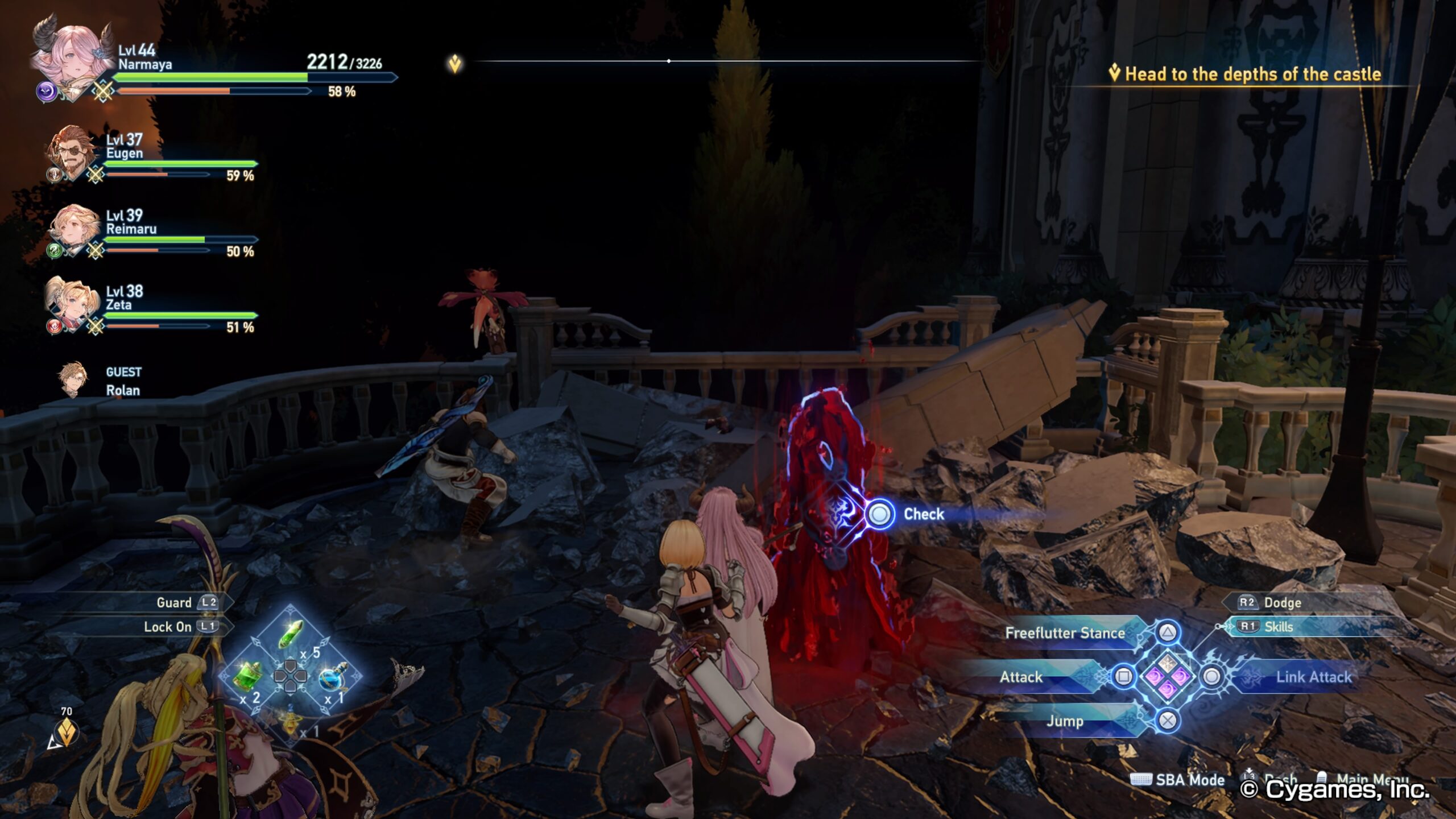This screenshot has height=819, width=1456.
Task: Select Narmaya's party portrait
Action: (x=71, y=57)
